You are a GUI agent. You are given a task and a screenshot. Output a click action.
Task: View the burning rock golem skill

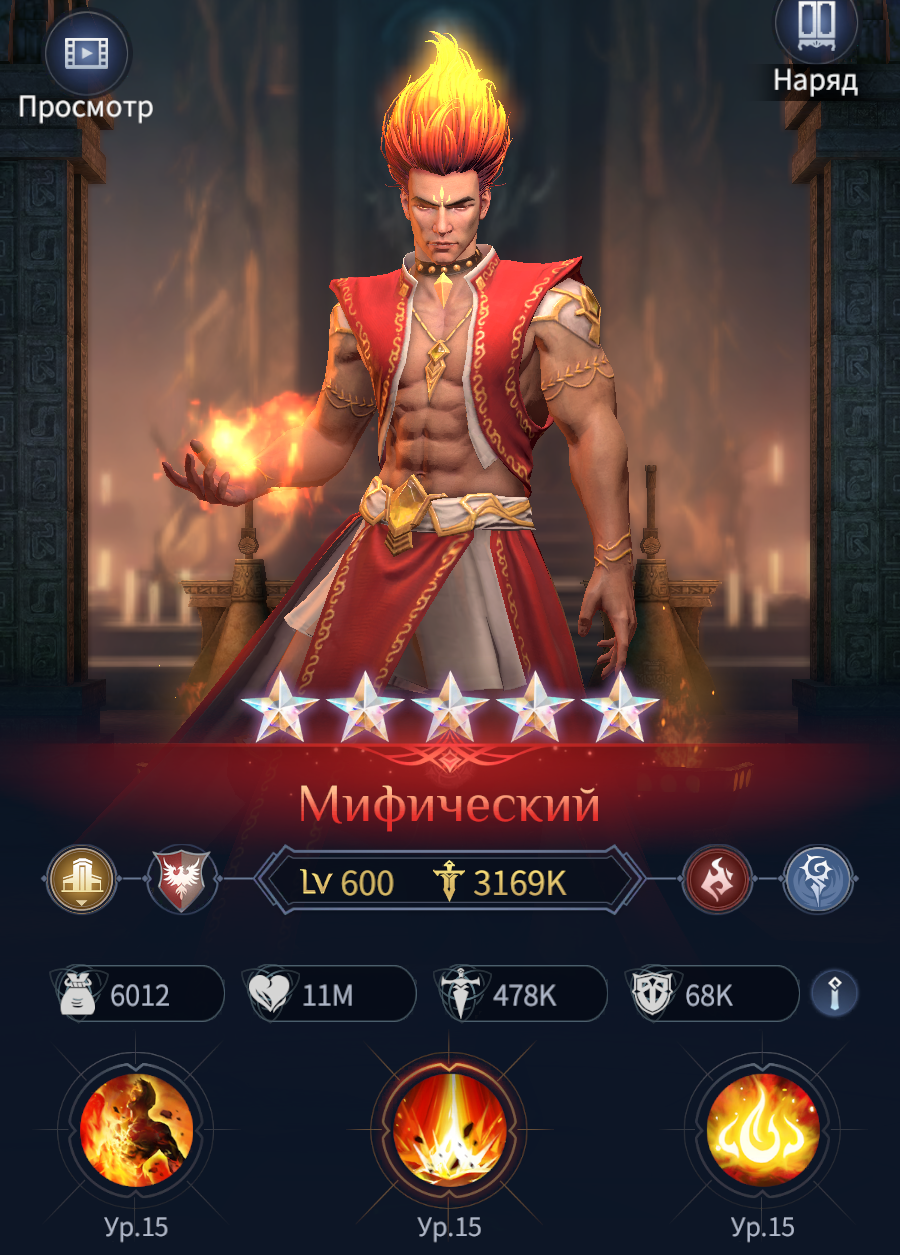pyautogui.click(x=136, y=1131)
